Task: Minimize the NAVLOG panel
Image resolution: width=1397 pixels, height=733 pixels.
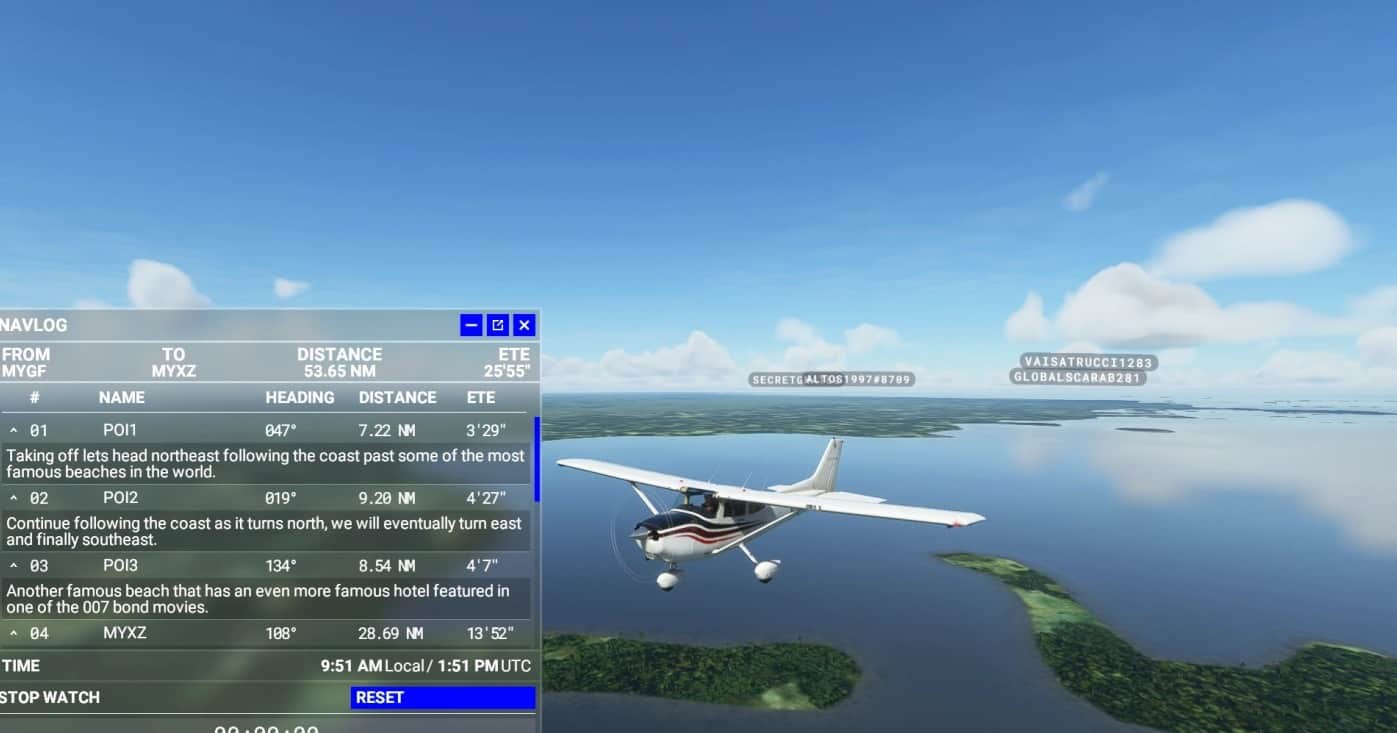Action: (x=471, y=325)
